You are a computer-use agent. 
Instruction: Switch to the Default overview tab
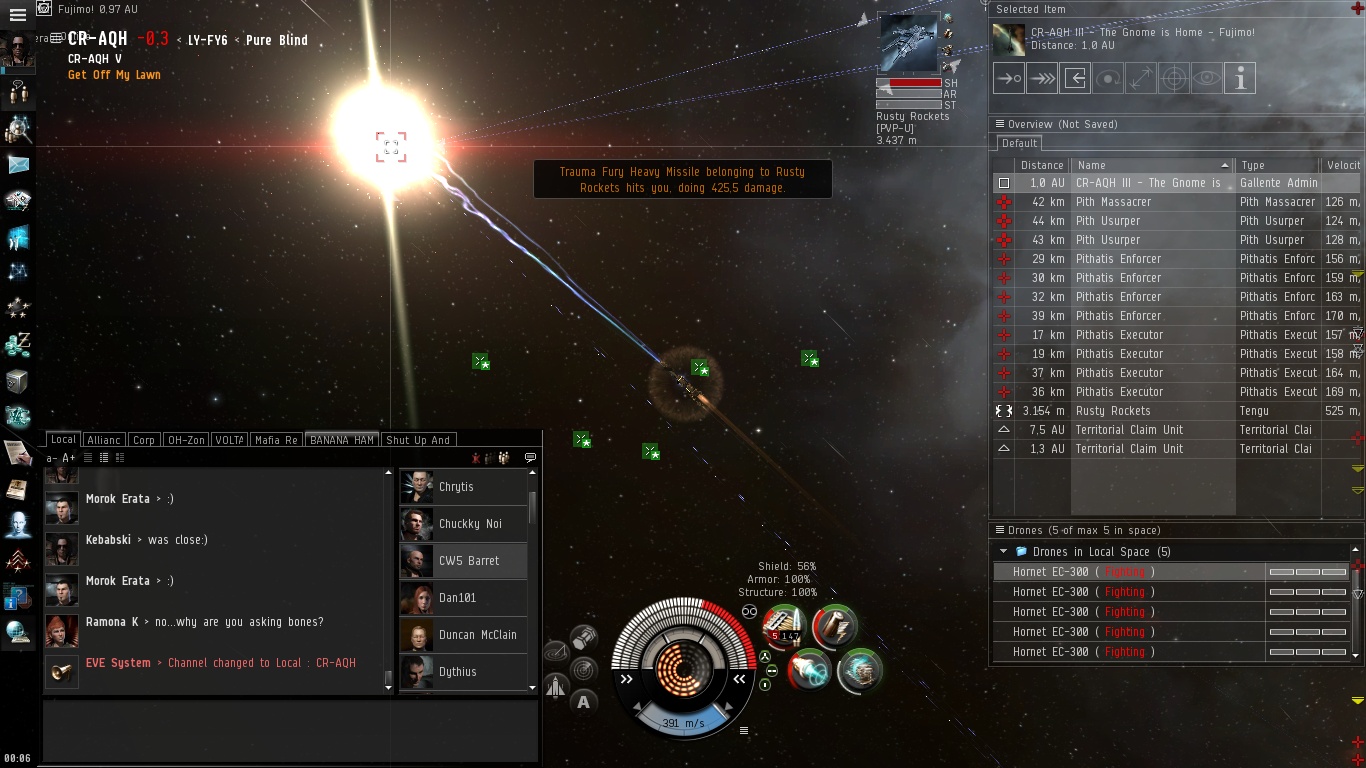coord(1019,143)
